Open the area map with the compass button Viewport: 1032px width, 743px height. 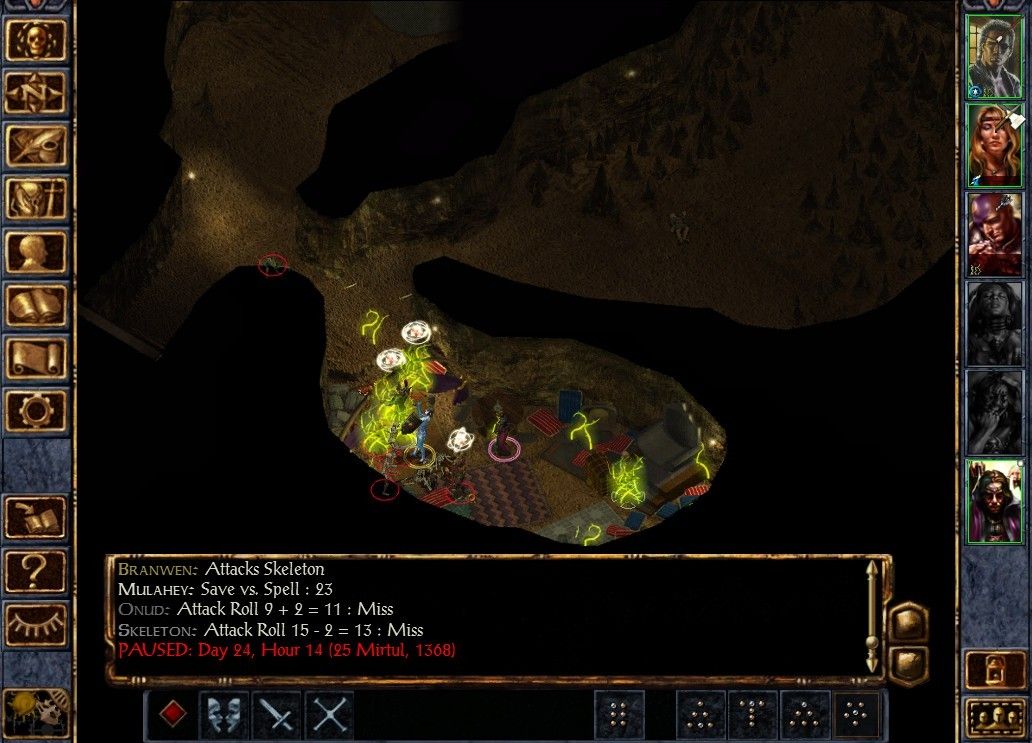[x=37, y=92]
